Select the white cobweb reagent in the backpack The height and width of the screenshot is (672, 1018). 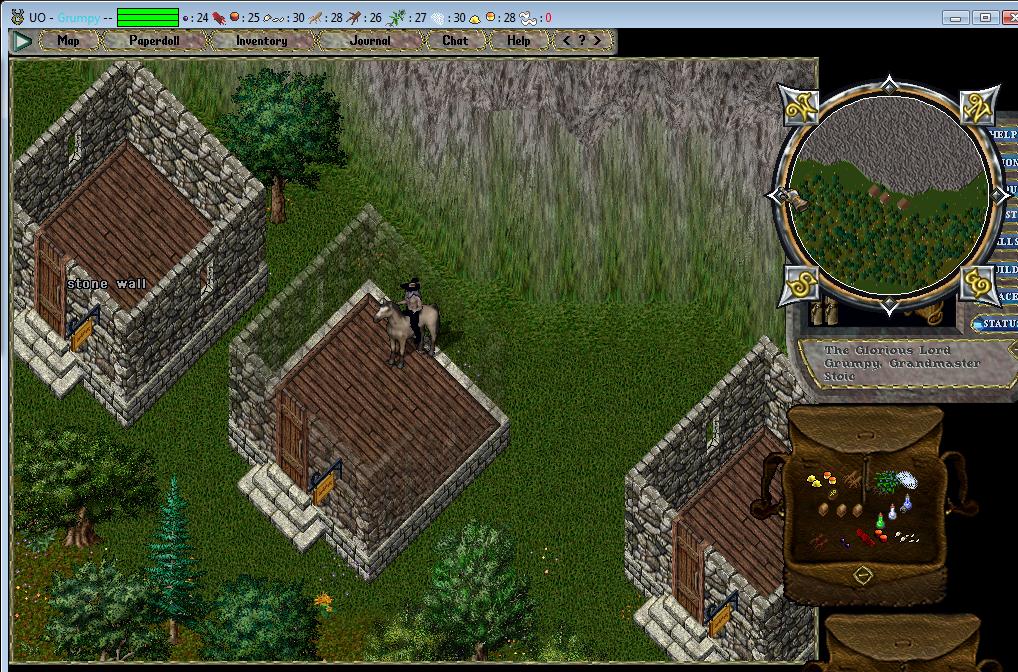906,480
